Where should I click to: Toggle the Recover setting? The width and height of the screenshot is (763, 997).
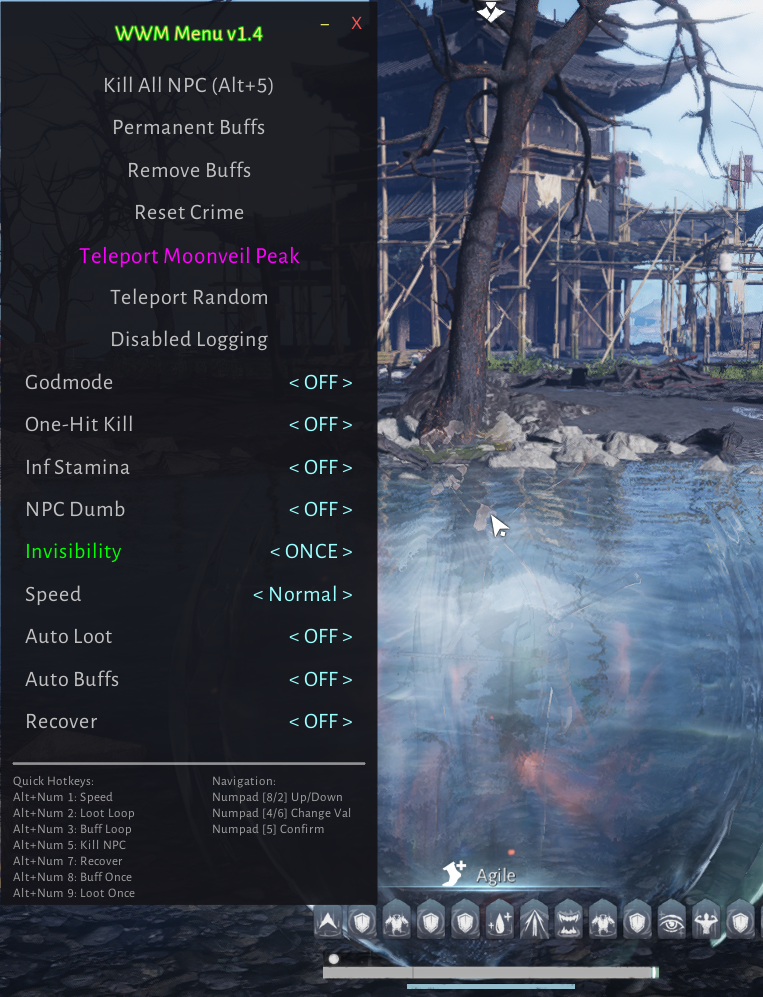pyautogui.click(x=320, y=722)
